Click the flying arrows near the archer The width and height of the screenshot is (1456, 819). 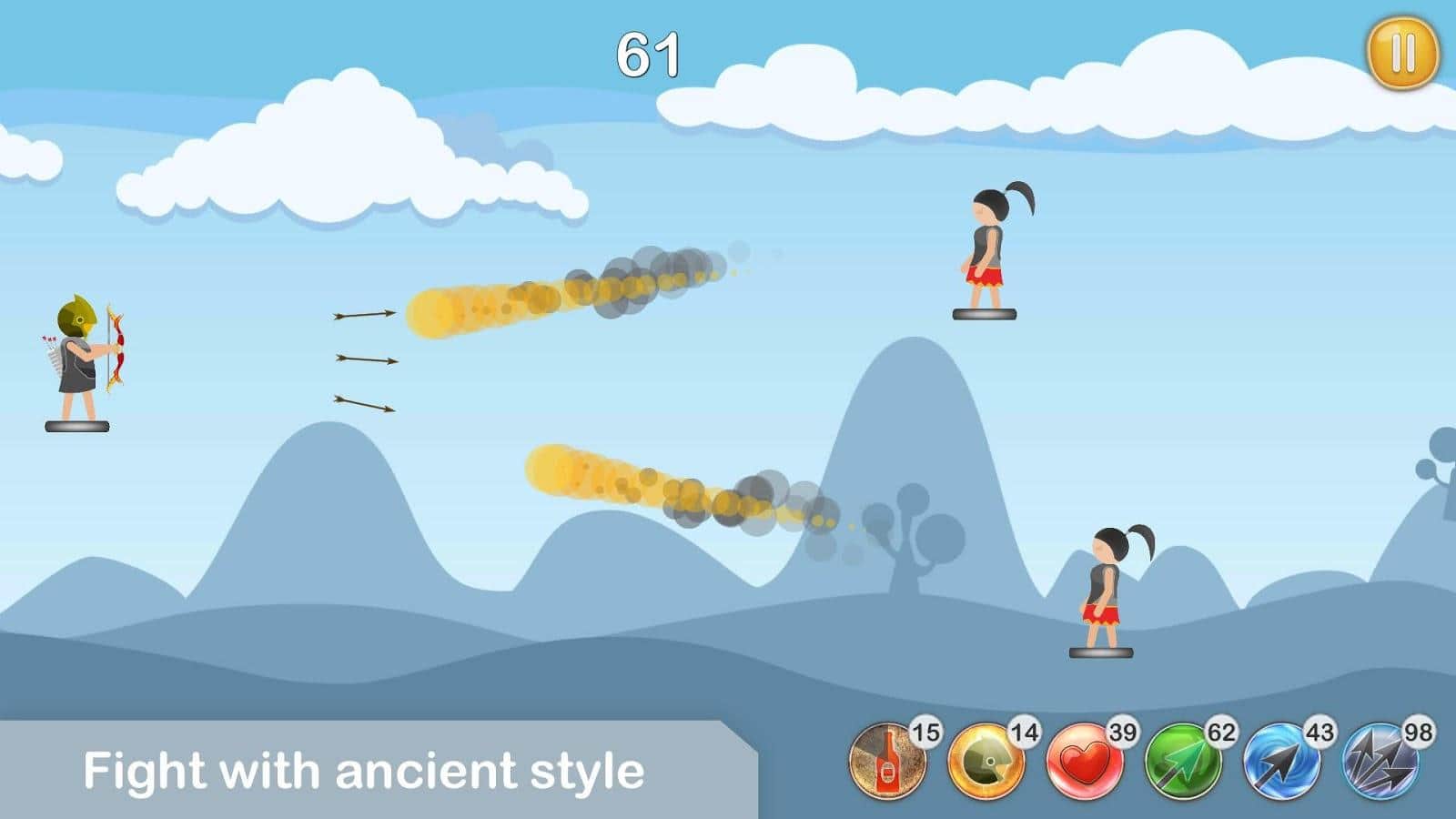click(x=364, y=360)
